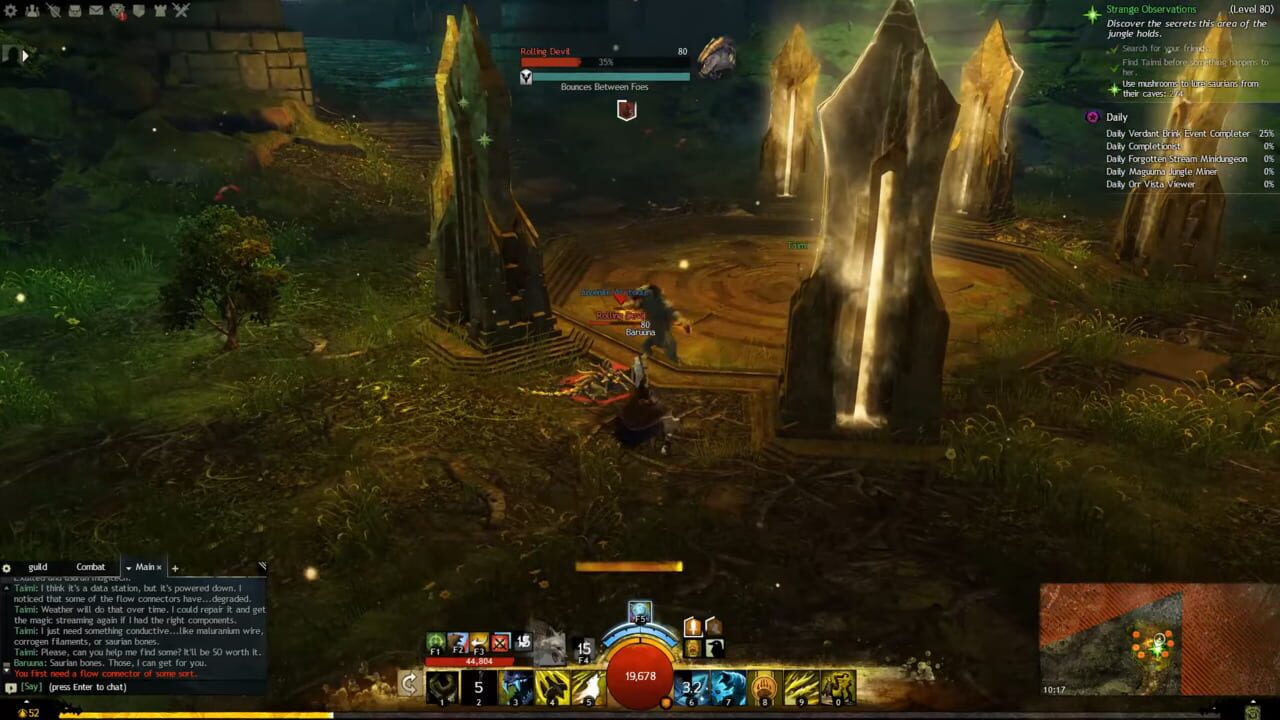Select the guild chat tab
Image resolution: width=1280 pixels, height=720 pixels.
[37, 567]
